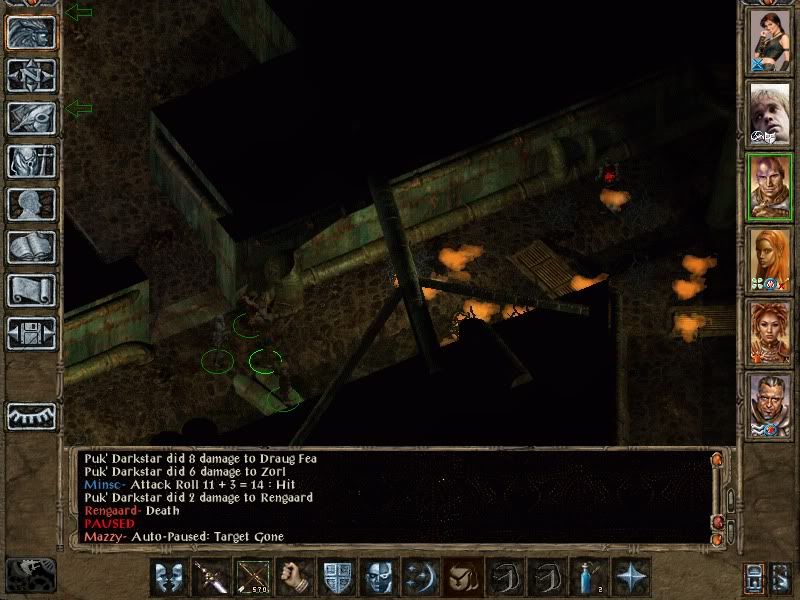The image size is (800, 600).
Task: Open the journal with the quill button
Action: [x=30, y=118]
